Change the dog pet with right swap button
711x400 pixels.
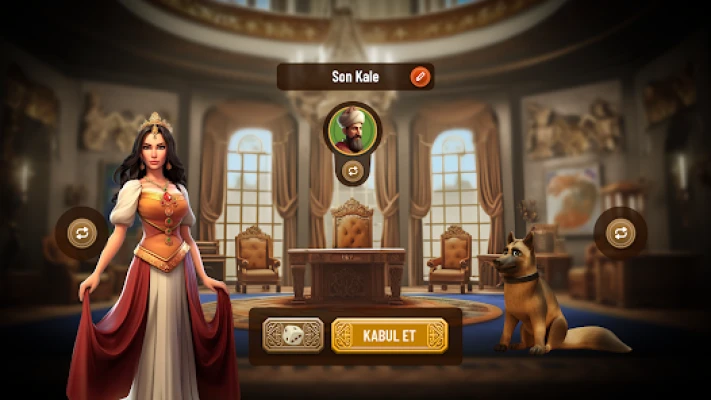(x=620, y=233)
